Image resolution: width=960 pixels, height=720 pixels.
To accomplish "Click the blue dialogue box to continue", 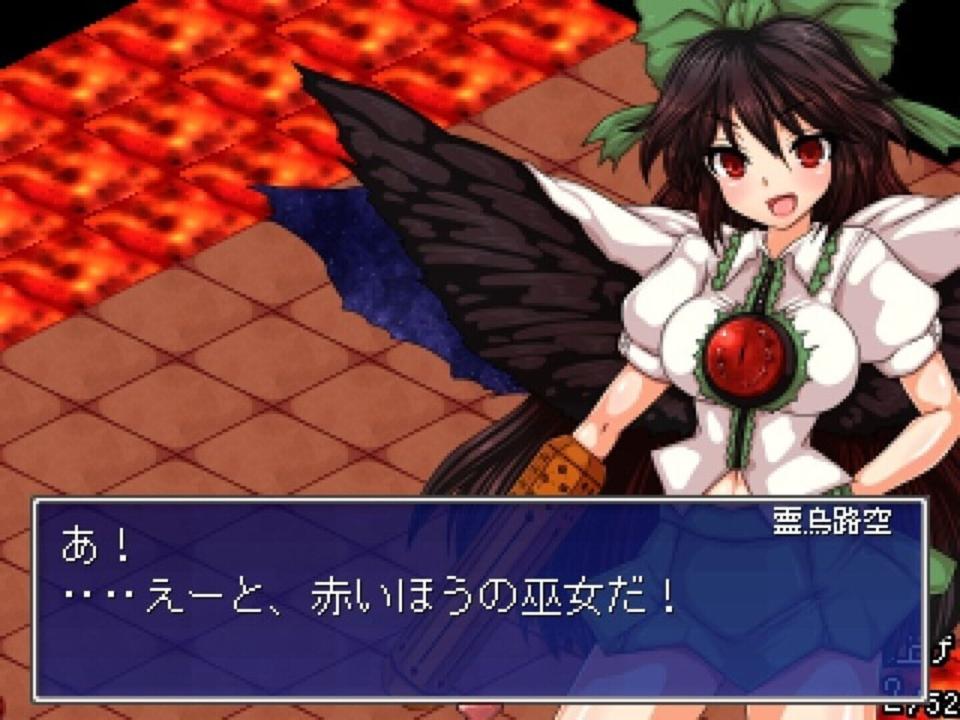I will tap(480, 600).
